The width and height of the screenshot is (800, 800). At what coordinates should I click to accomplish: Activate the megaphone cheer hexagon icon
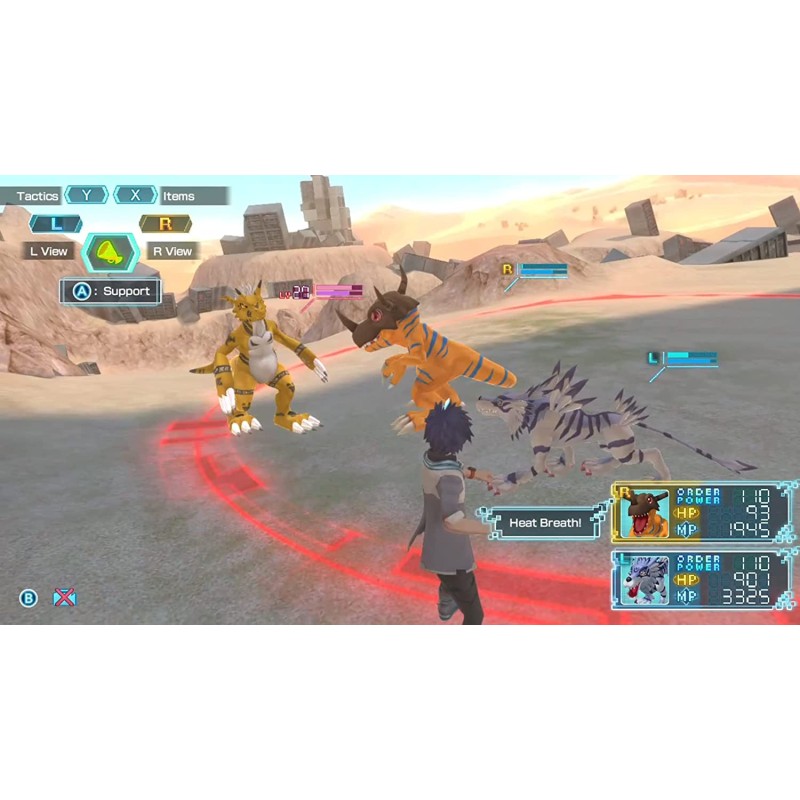pyautogui.click(x=110, y=252)
